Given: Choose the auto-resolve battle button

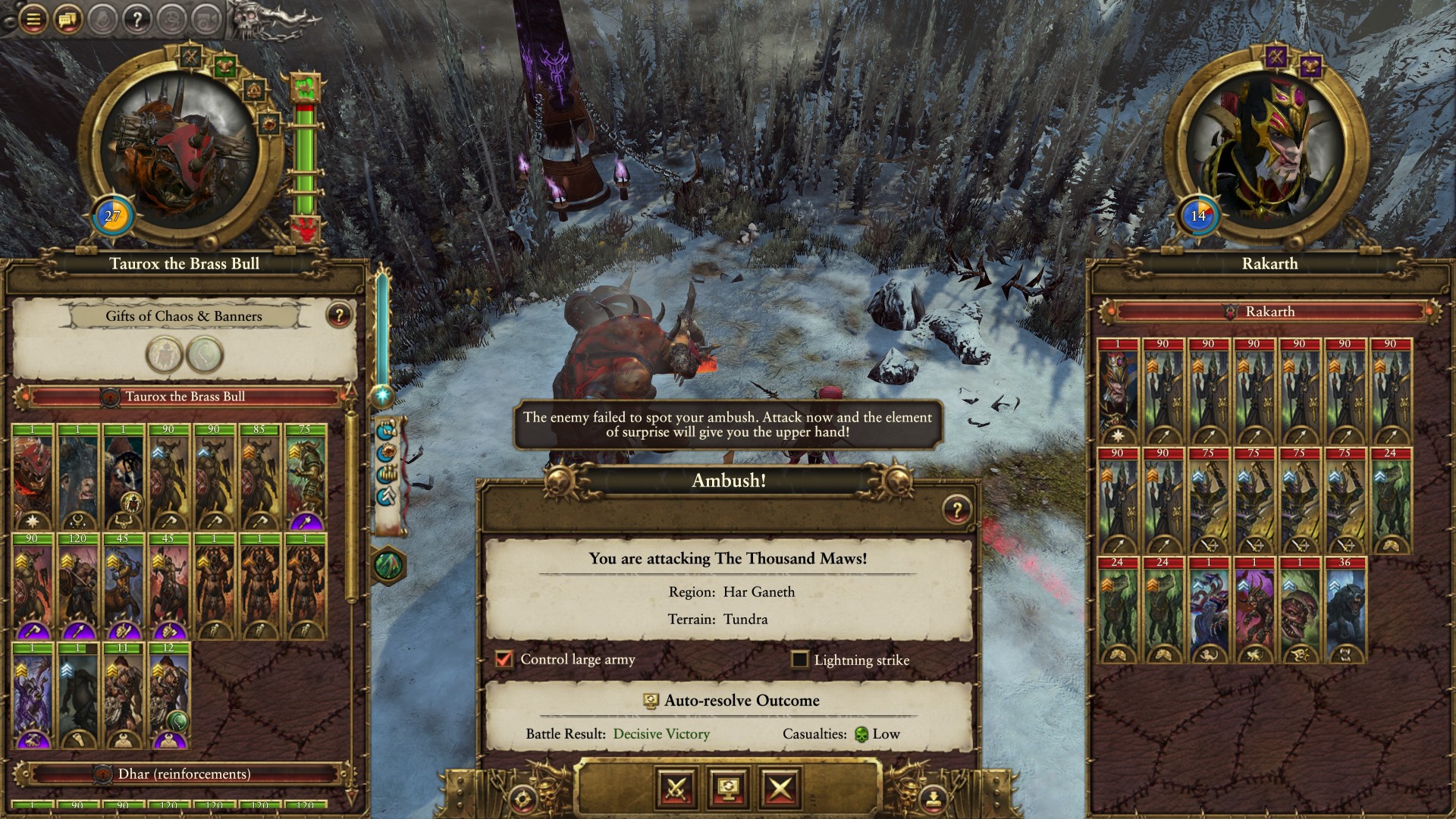Looking at the screenshot, I should tap(728, 789).
